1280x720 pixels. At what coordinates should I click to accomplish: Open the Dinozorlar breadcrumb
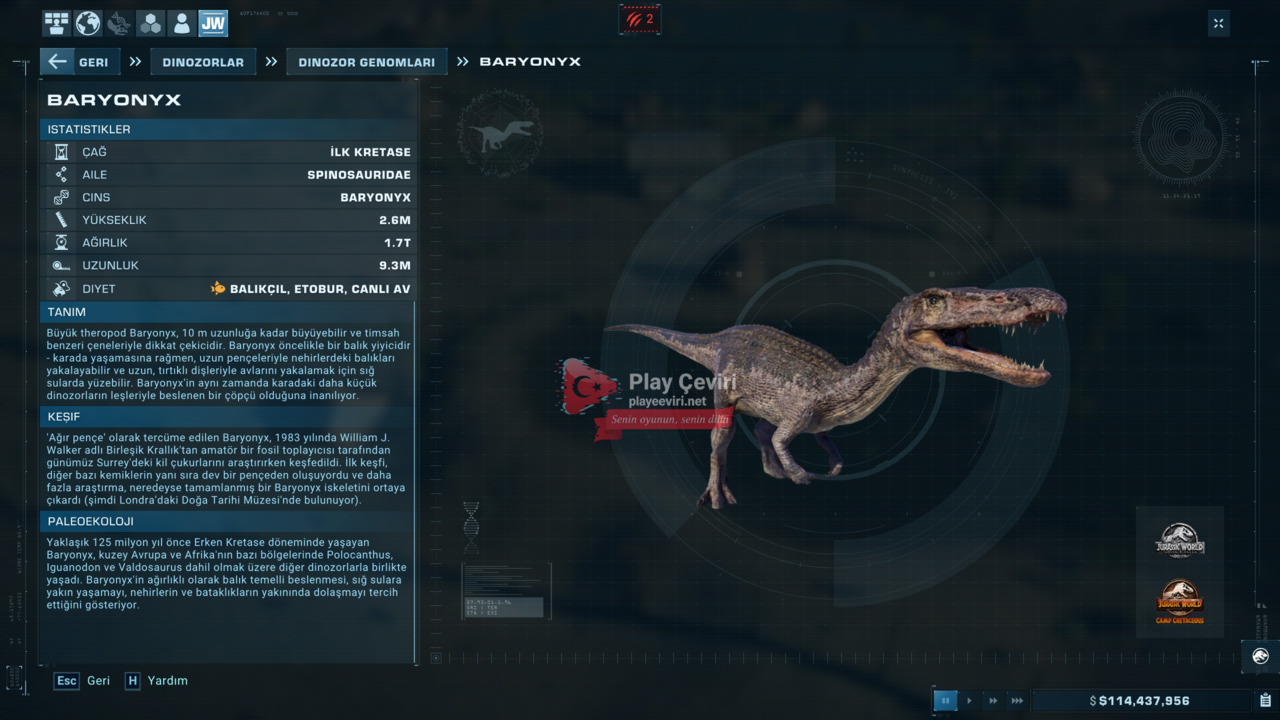coord(203,62)
